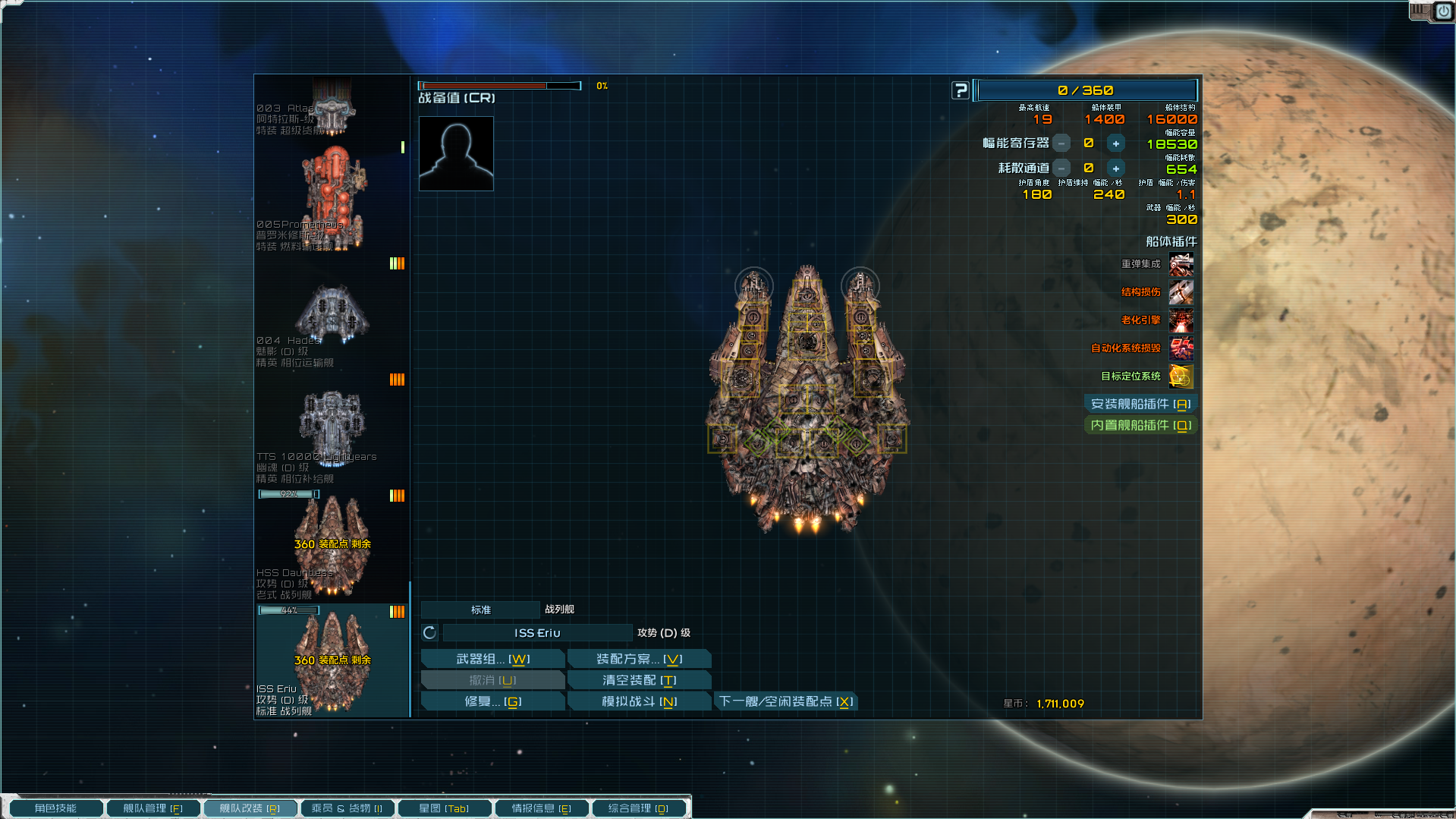Open the loadout variants menu (装配方案)
Viewport: 1456px width, 819px height.
pyautogui.click(x=639, y=659)
